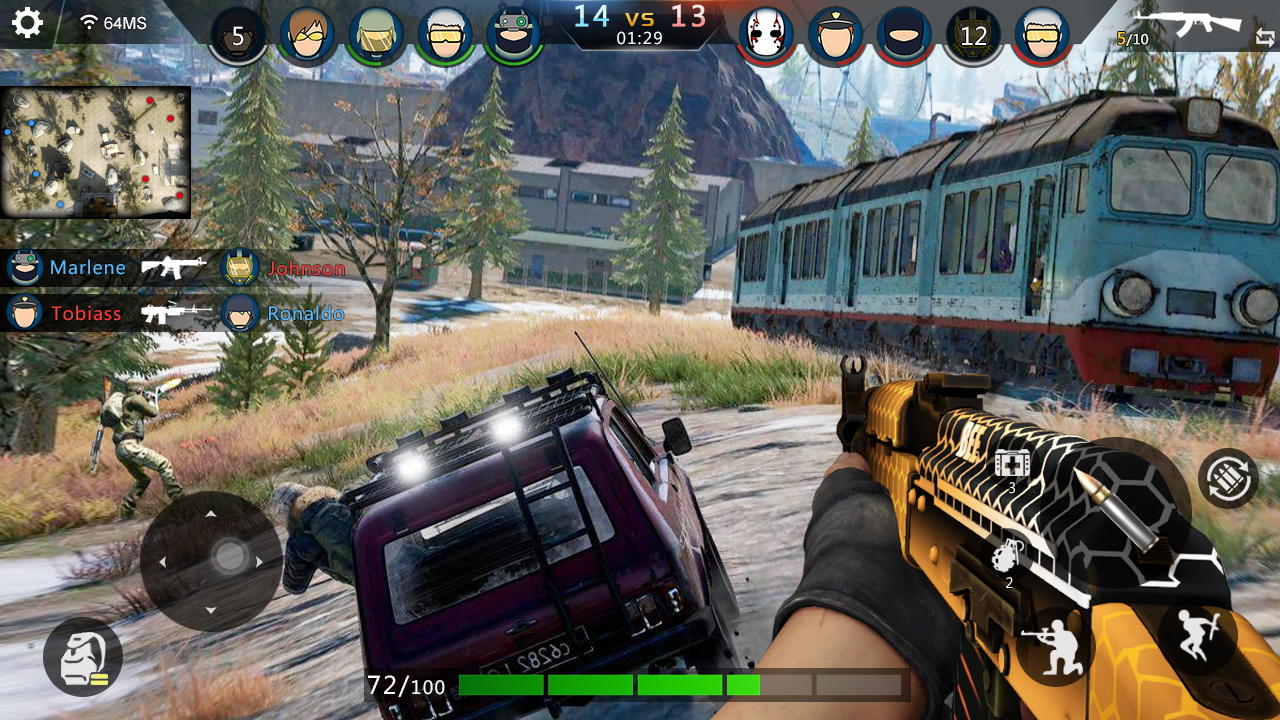1280x720 pixels.
Task: Open the game Settings gear
Action: pos(27,24)
